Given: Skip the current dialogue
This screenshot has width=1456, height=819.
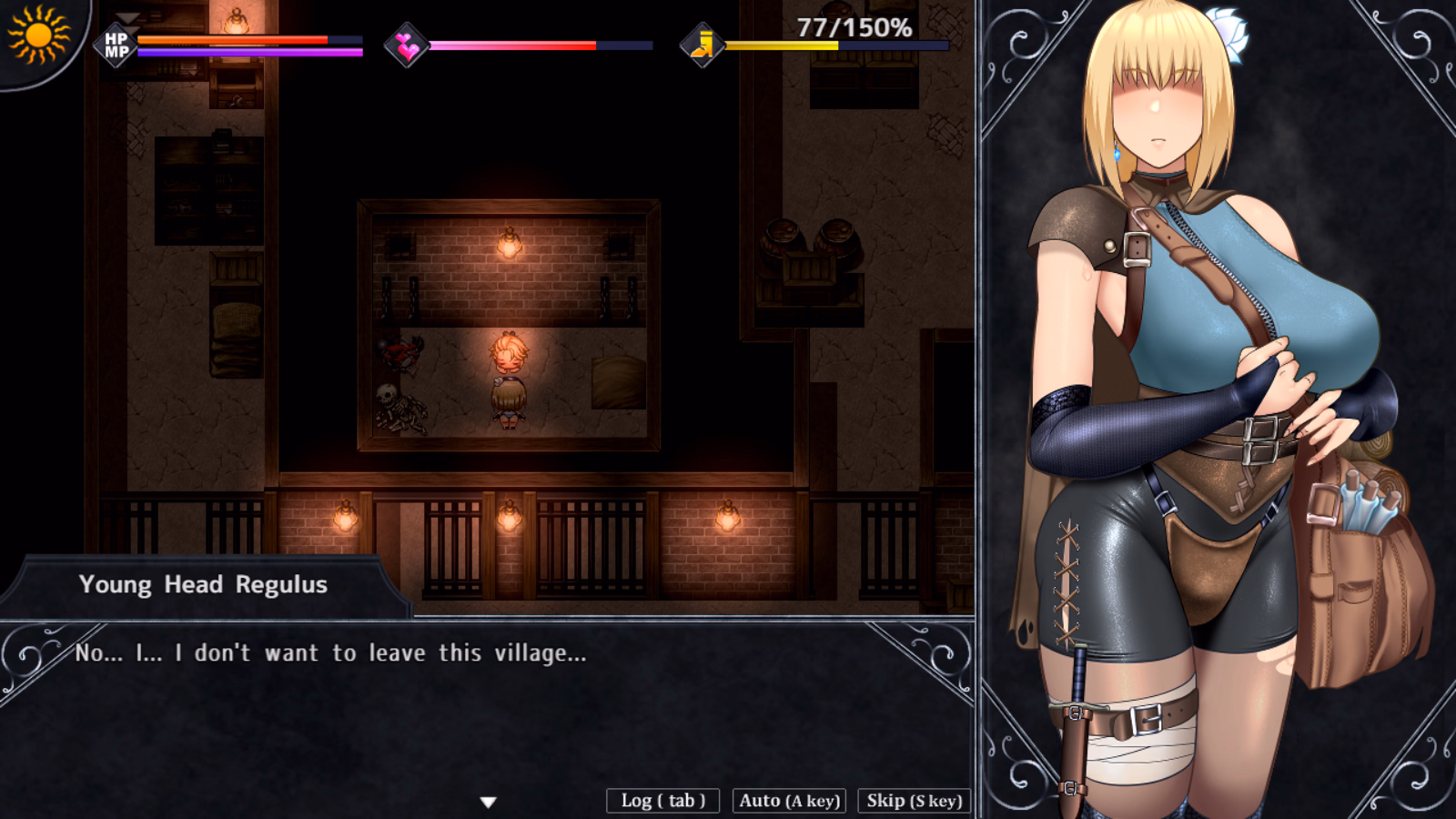Looking at the screenshot, I should (914, 801).
